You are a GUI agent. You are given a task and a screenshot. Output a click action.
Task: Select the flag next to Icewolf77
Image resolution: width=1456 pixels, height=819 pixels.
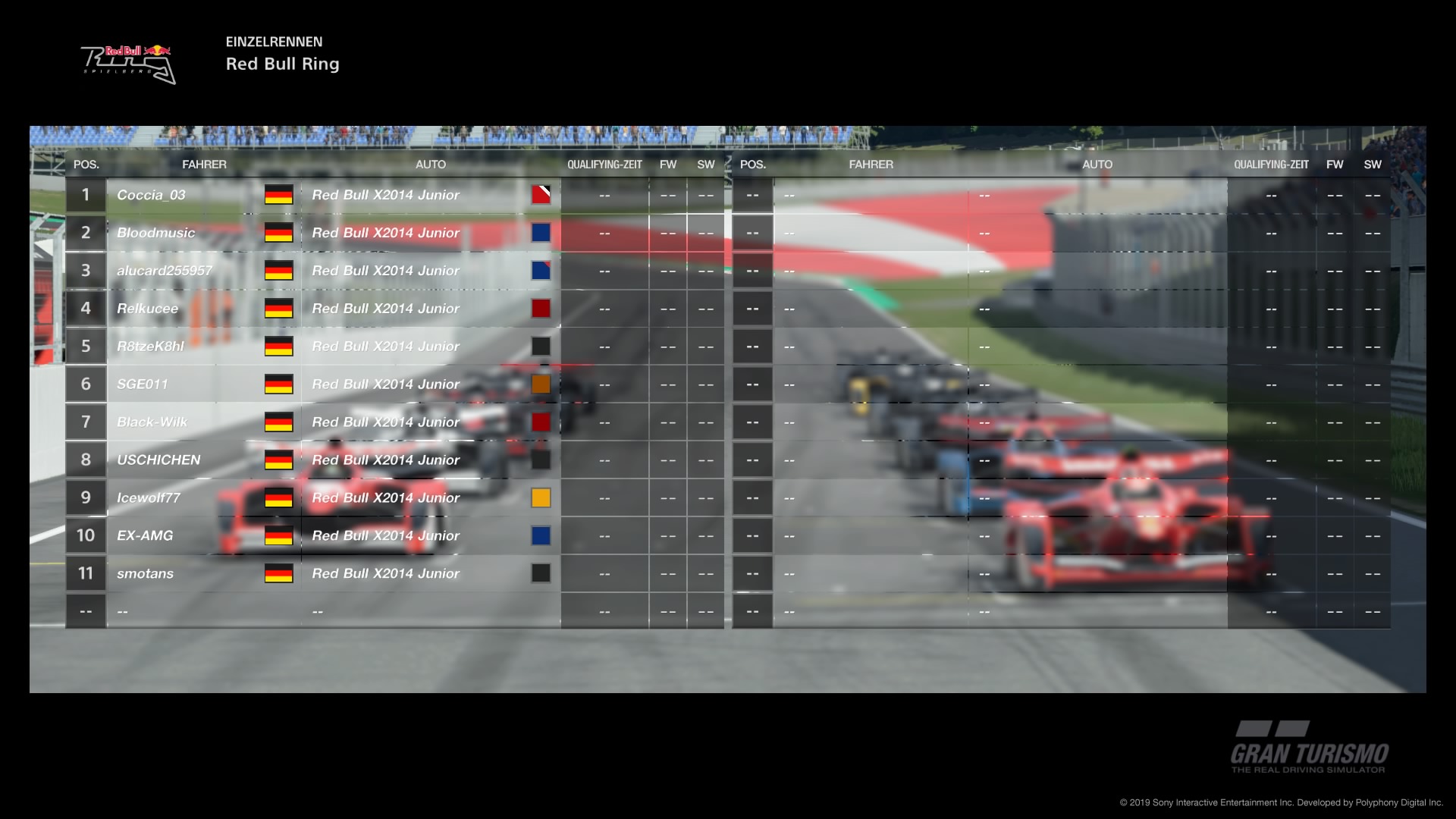pyautogui.click(x=279, y=497)
